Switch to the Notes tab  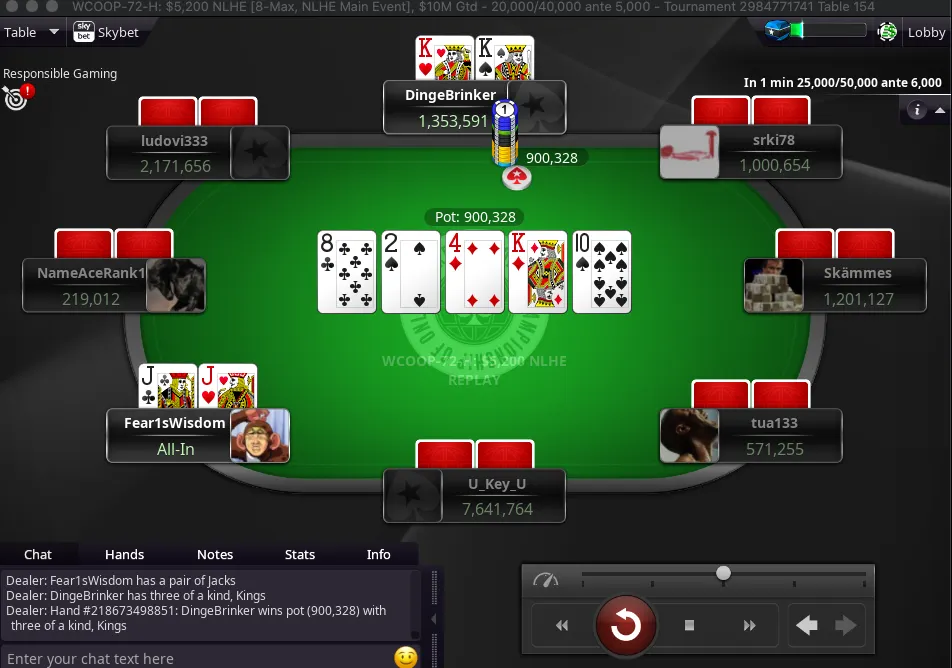pos(215,554)
